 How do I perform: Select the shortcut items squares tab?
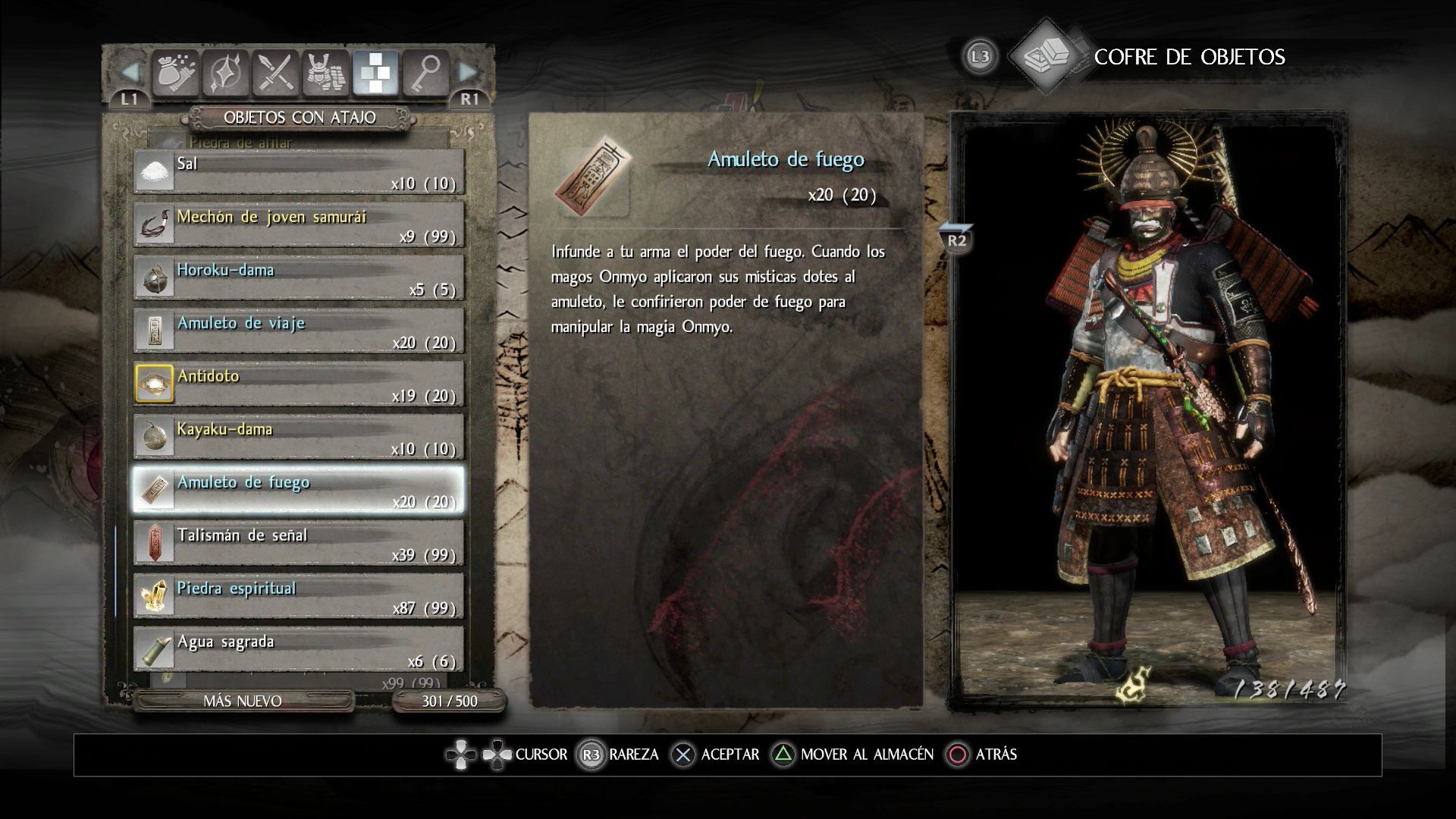[x=375, y=74]
